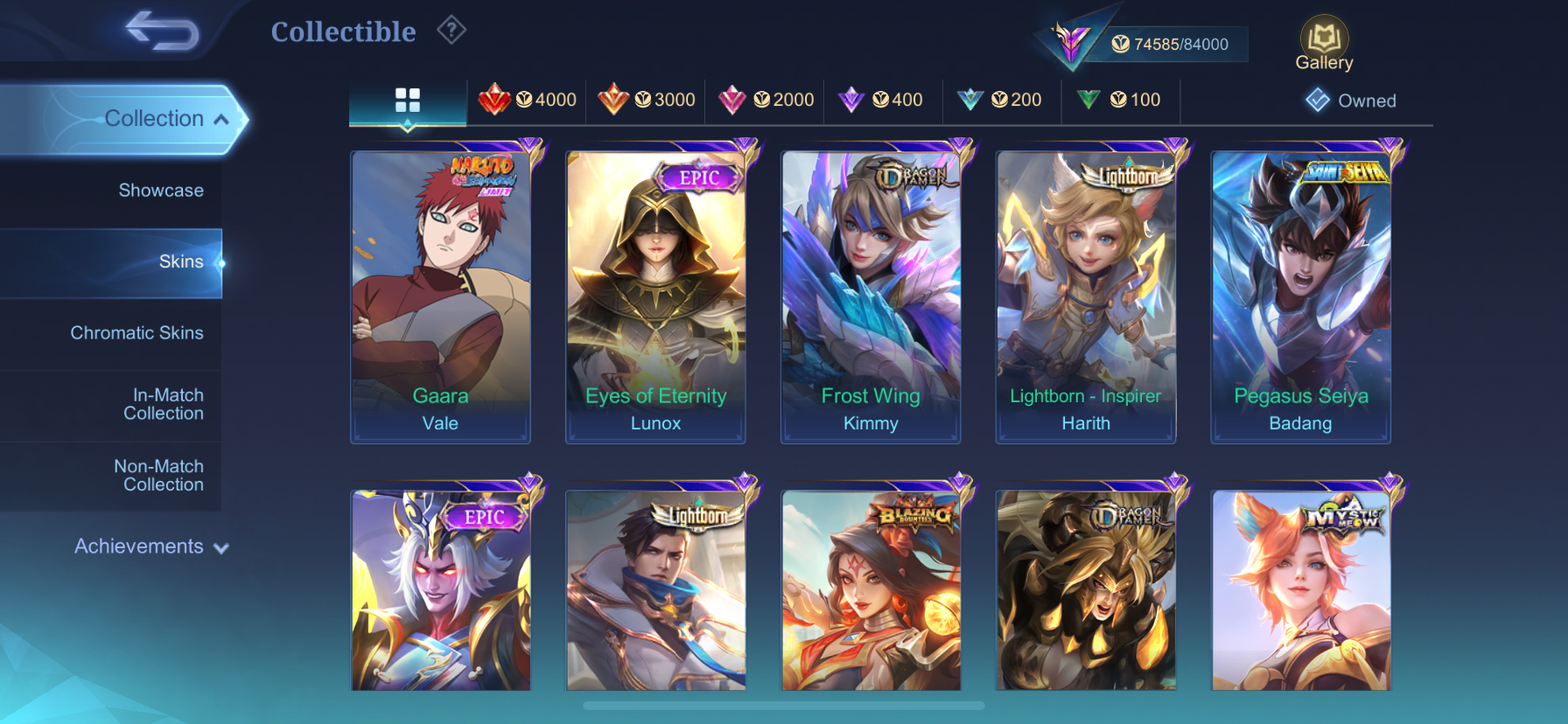Choose the Eyes of Eternity Lunox skin
This screenshot has width=1568, height=724.
(x=656, y=296)
